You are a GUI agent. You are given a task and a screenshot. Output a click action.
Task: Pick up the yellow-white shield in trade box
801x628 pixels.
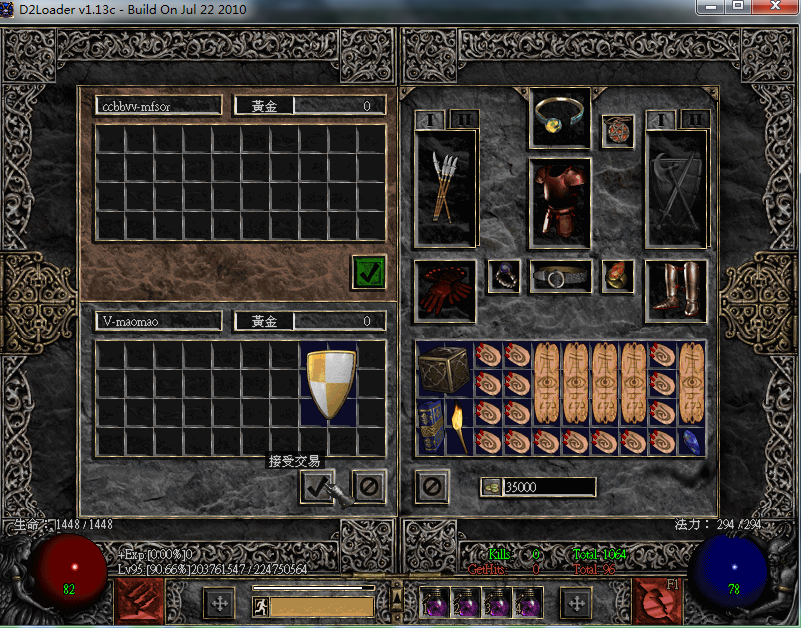(329, 384)
